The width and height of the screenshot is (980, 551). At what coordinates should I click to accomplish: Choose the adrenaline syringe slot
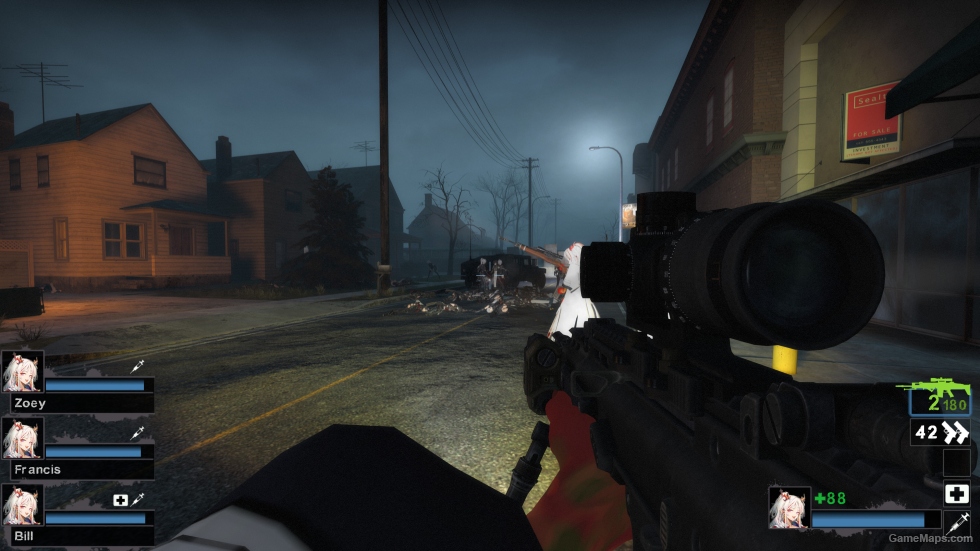coord(956,522)
